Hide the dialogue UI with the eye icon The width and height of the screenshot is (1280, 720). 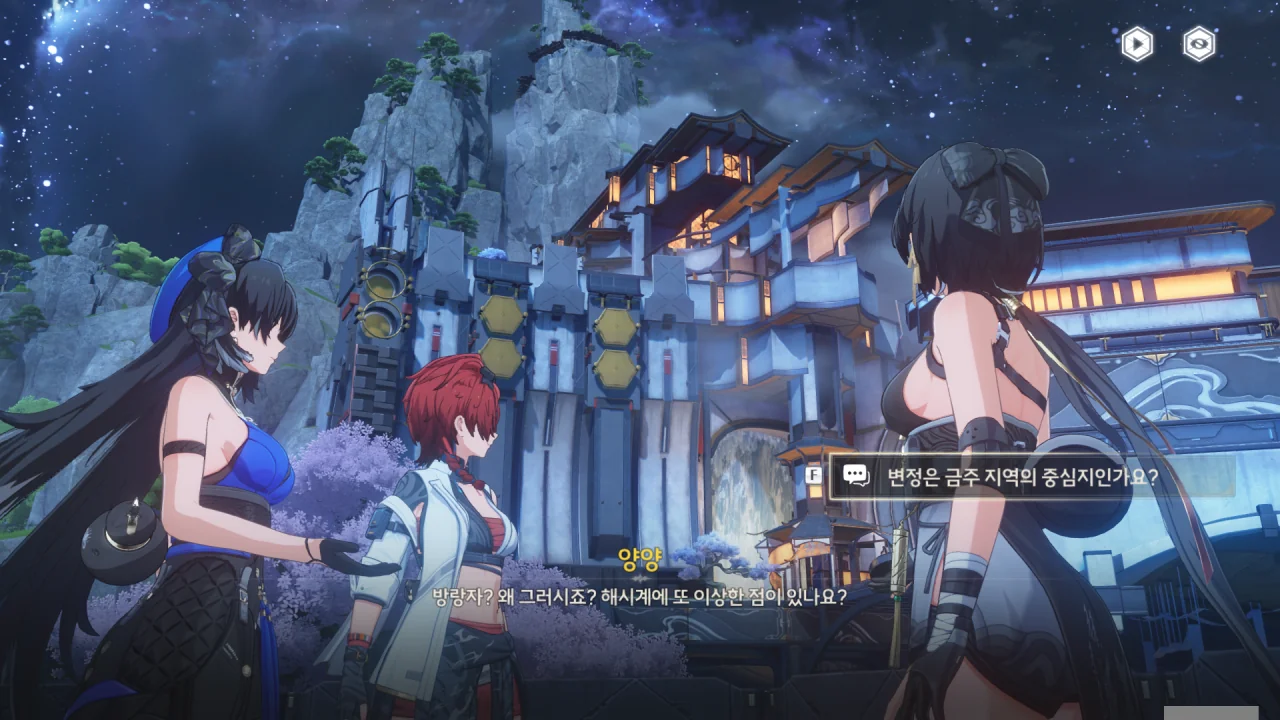(1199, 44)
